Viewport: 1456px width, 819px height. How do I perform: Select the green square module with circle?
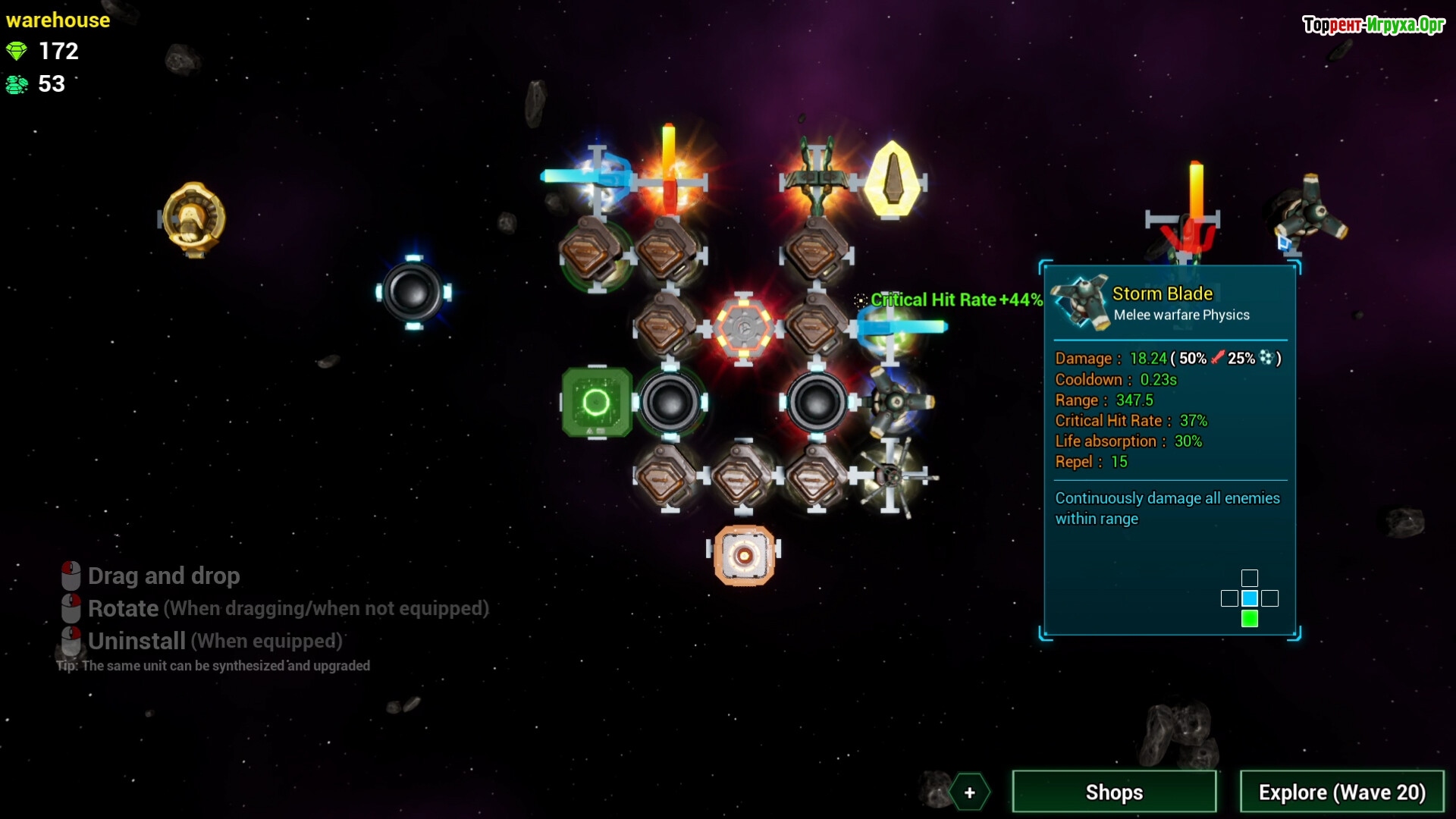point(597,402)
